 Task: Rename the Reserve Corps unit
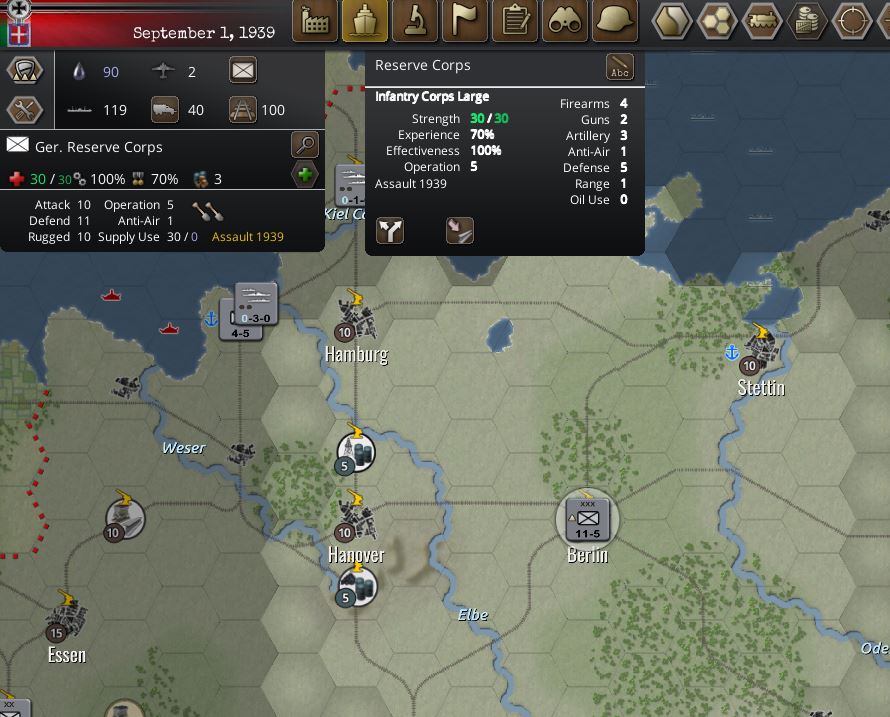[x=620, y=67]
